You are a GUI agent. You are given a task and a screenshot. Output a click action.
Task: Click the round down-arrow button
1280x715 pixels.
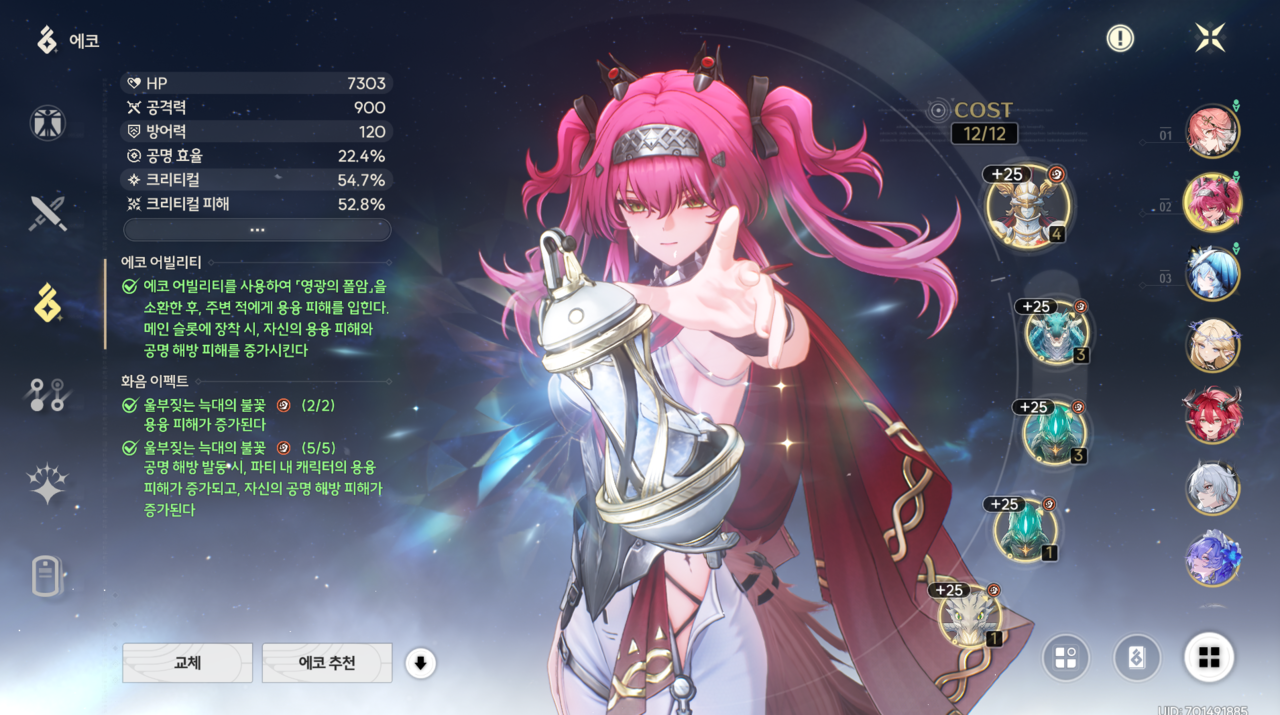tap(420, 662)
